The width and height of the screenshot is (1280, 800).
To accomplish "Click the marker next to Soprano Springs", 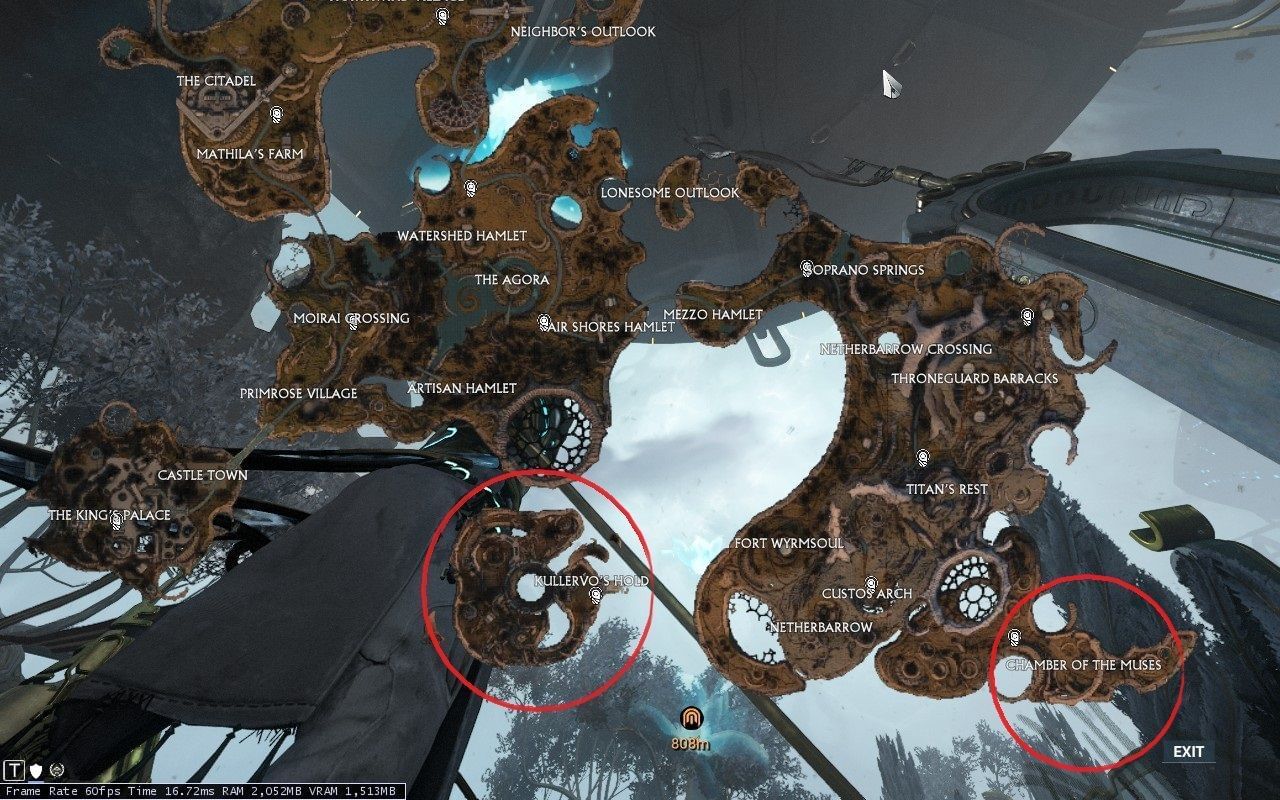I will coord(808,268).
